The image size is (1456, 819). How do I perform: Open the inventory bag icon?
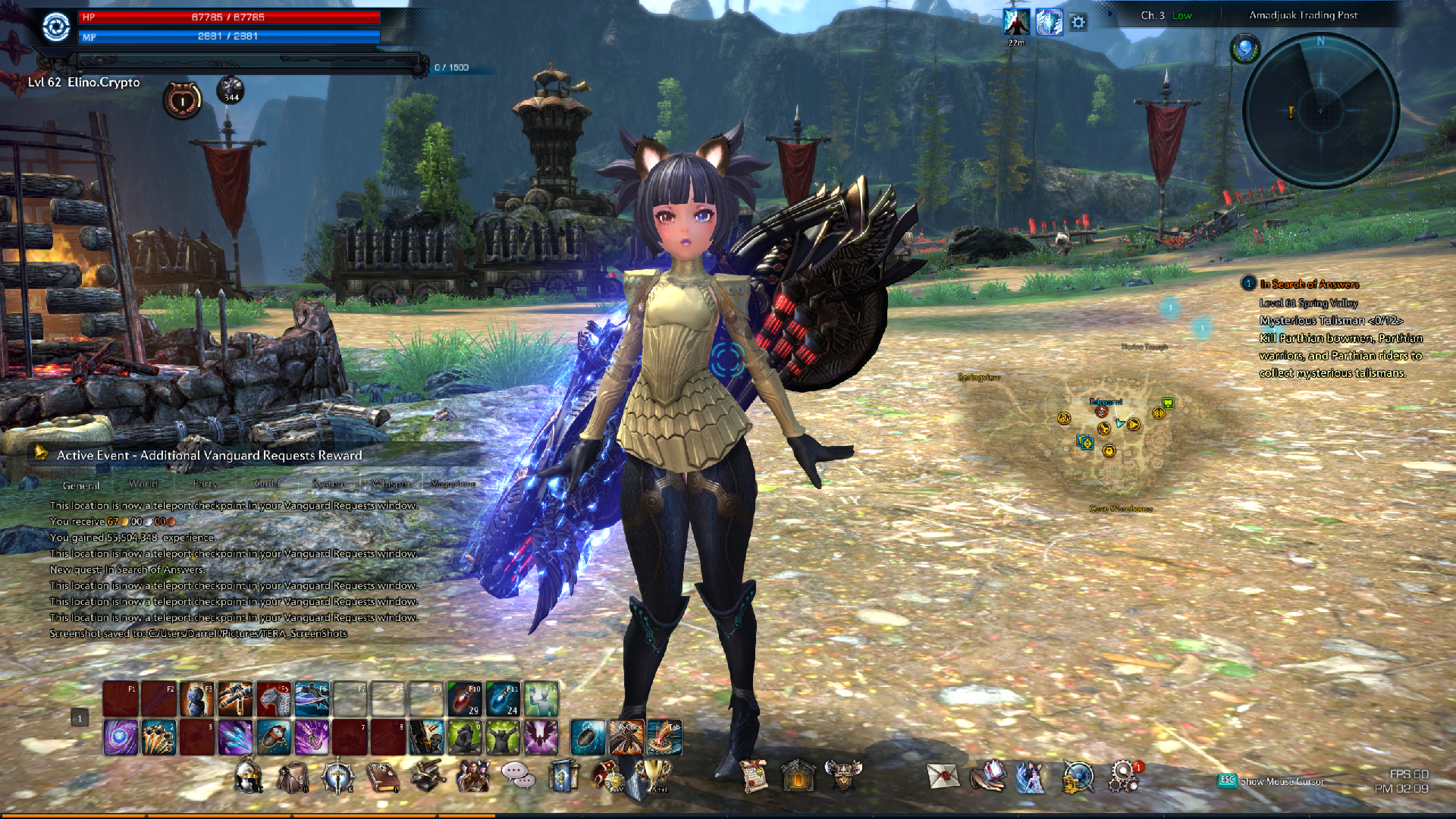tap(293, 777)
